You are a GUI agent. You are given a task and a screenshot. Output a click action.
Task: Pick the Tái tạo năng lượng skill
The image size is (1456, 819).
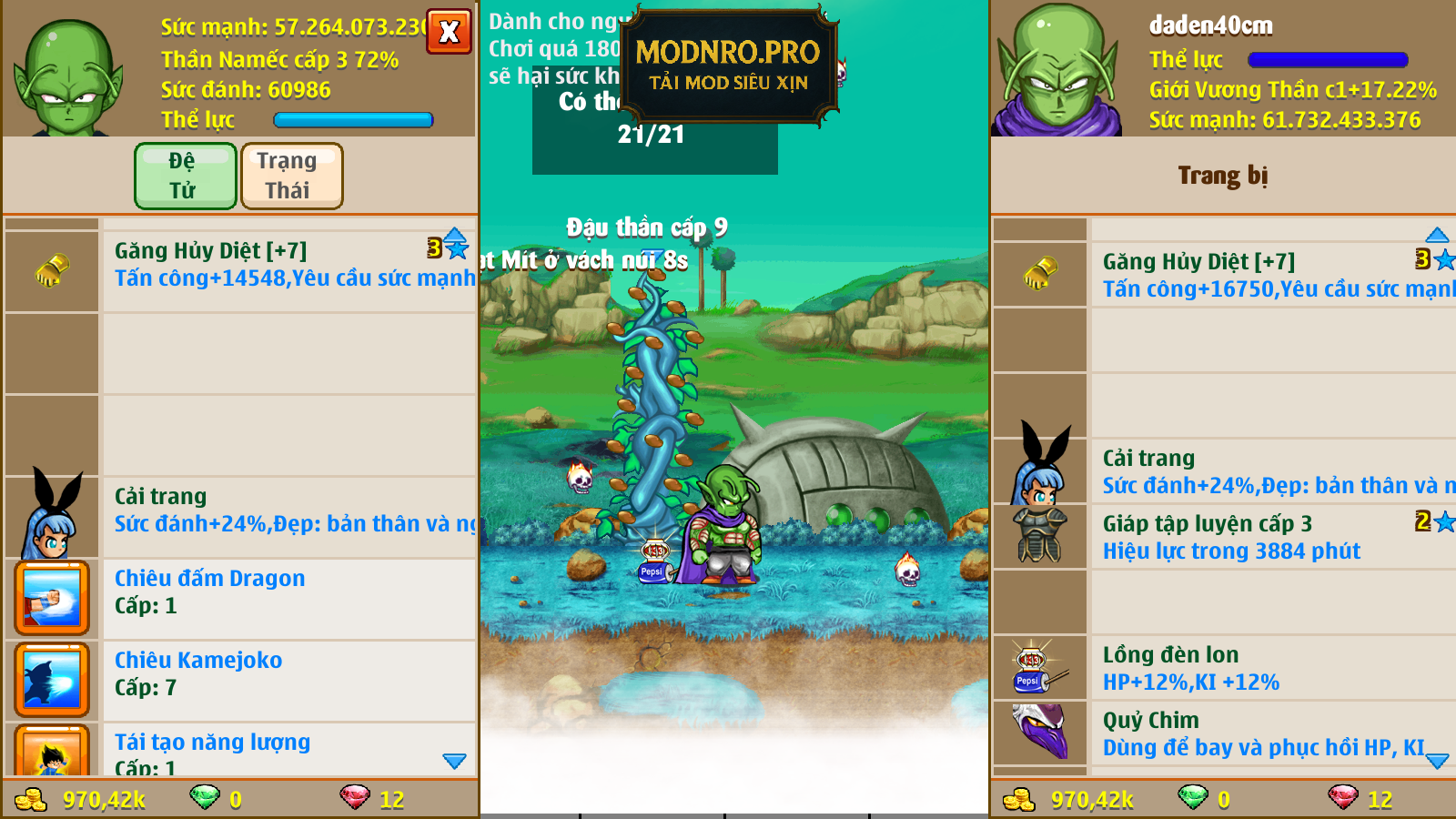pyautogui.click(x=273, y=751)
